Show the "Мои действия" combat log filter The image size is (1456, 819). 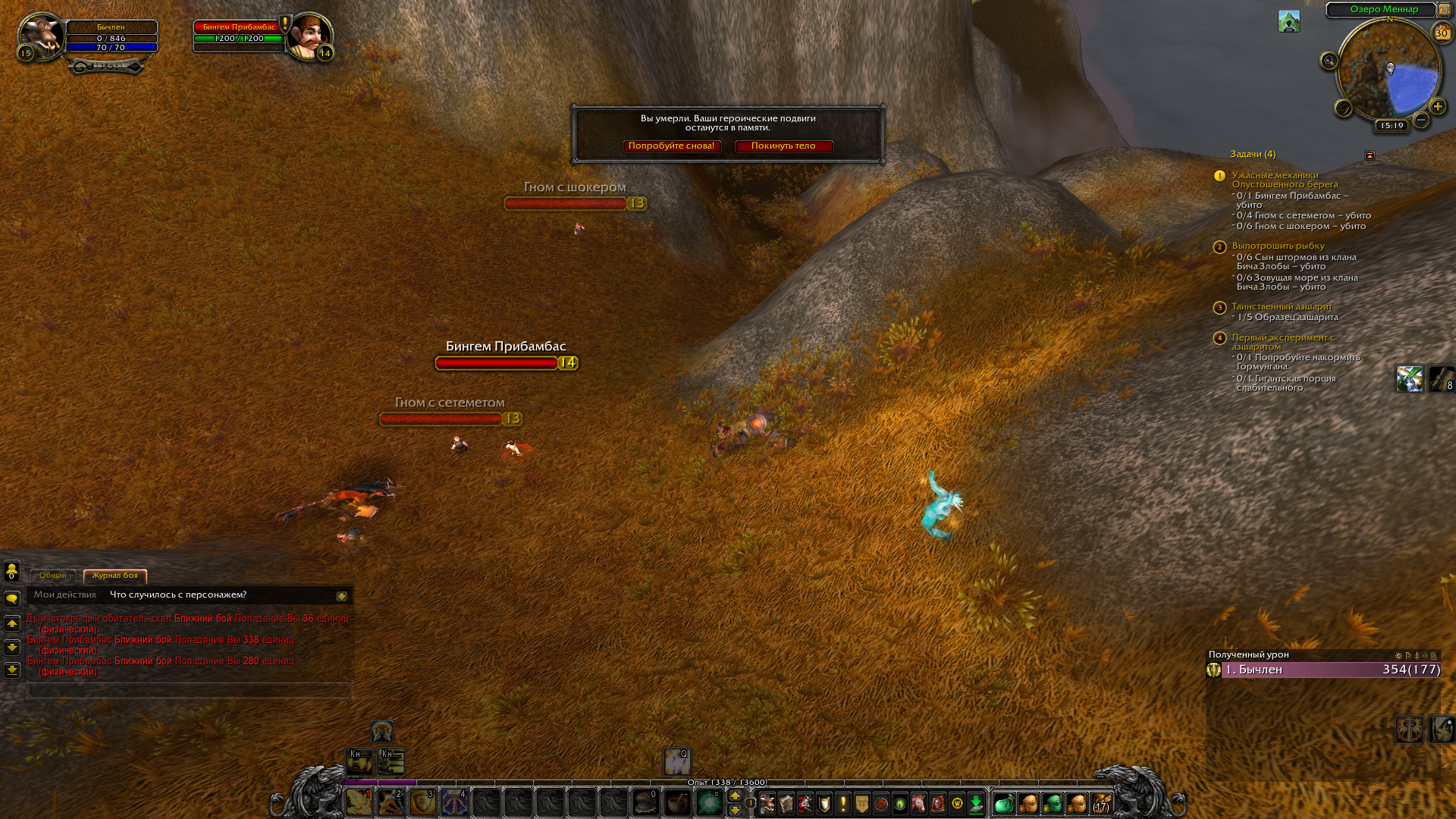(x=65, y=595)
